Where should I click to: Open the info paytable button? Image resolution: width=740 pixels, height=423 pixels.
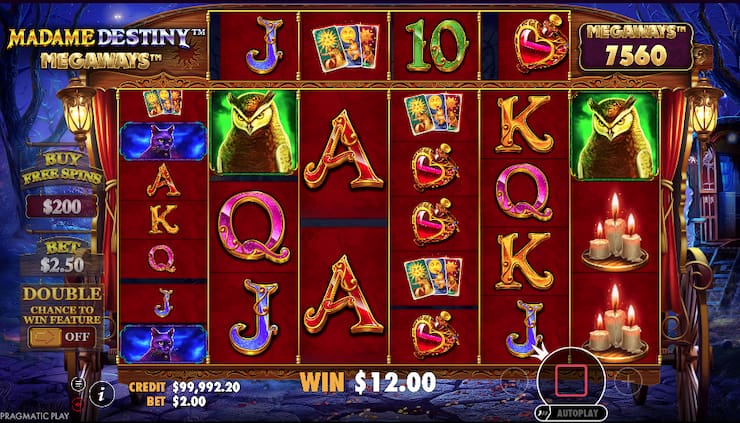coord(101,392)
